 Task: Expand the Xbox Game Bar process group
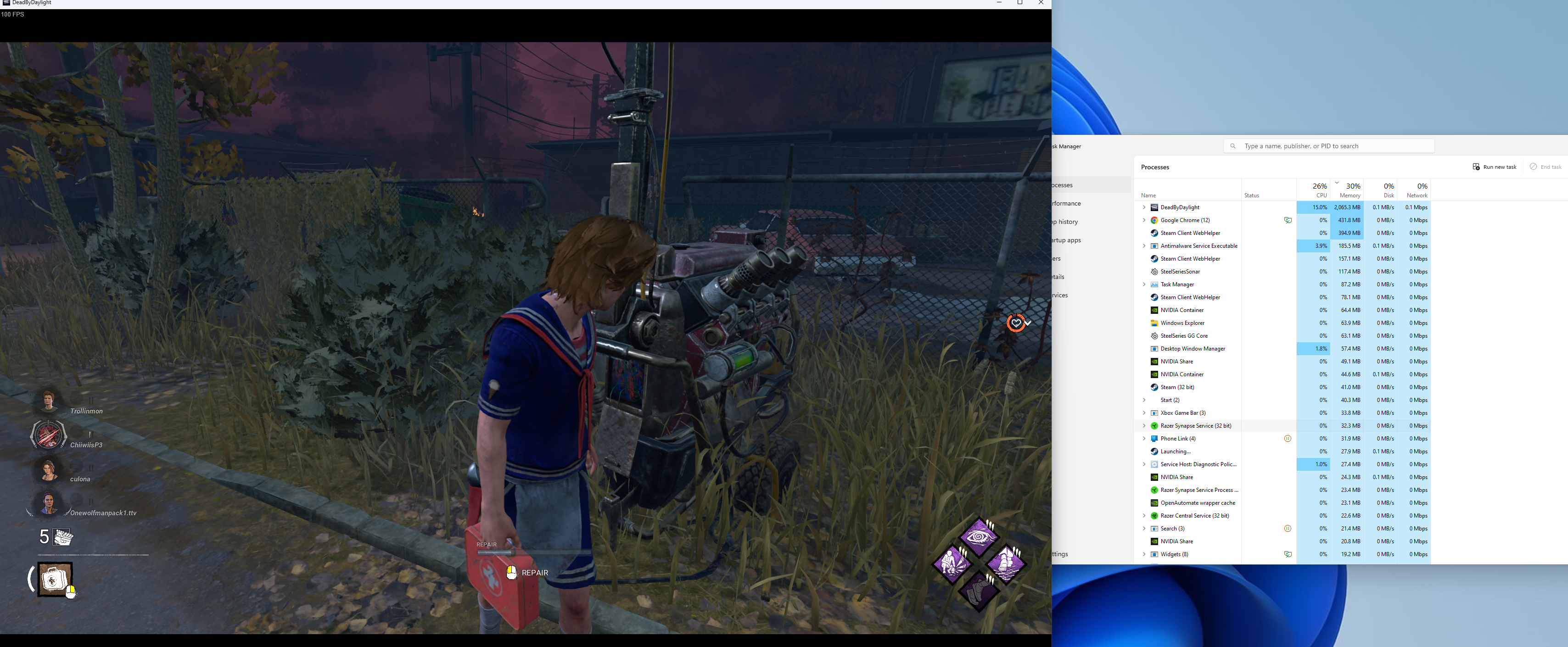click(x=1144, y=413)
